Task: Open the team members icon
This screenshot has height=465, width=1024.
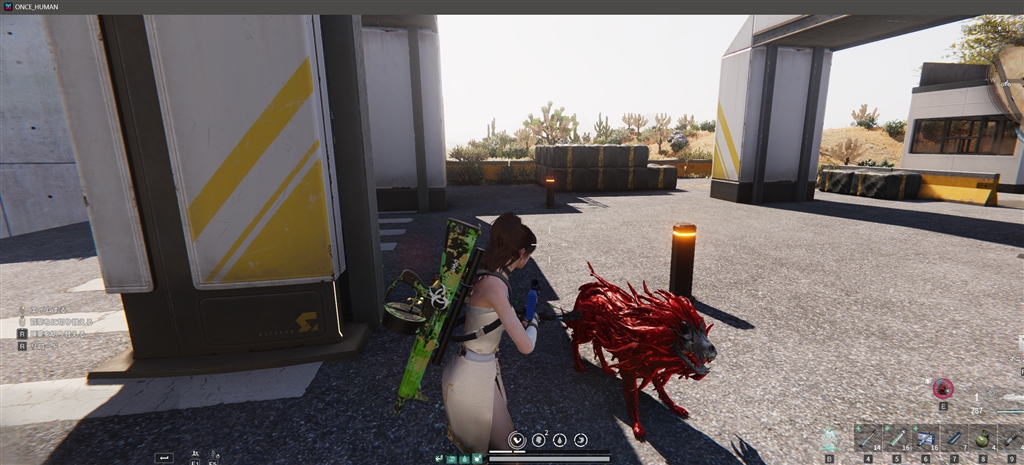Action: click(x=194, y=455)
